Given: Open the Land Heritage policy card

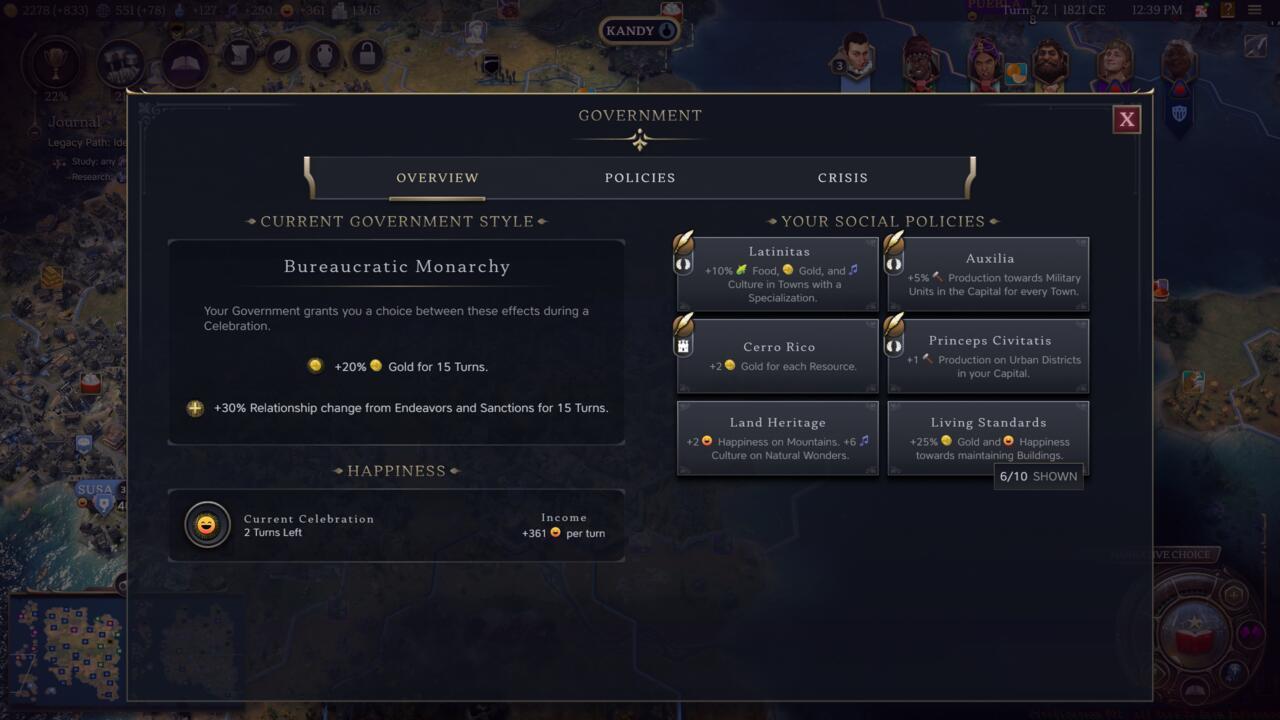Looking at the screenshot, I should coord(778,438).
